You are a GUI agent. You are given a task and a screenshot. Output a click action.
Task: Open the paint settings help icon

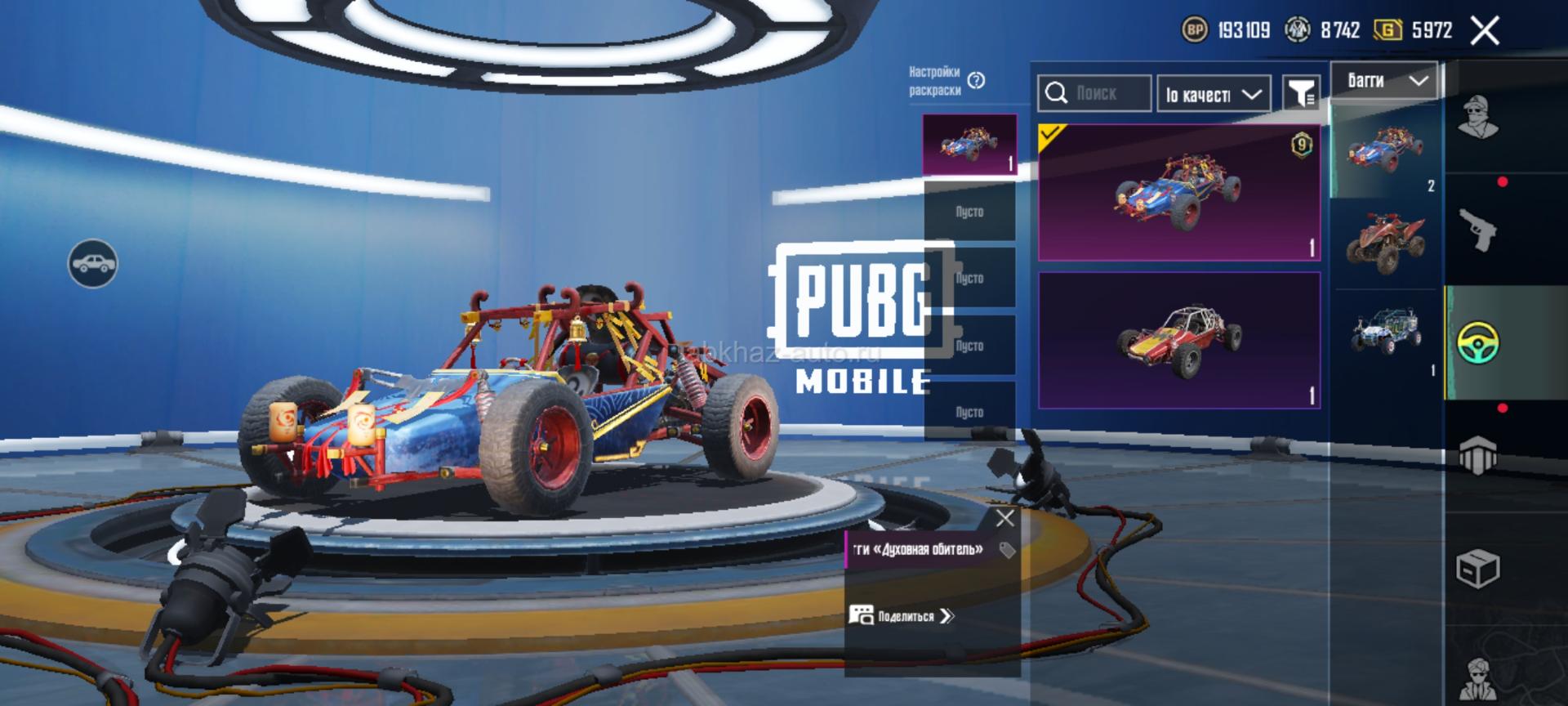[x=976, y=81]
